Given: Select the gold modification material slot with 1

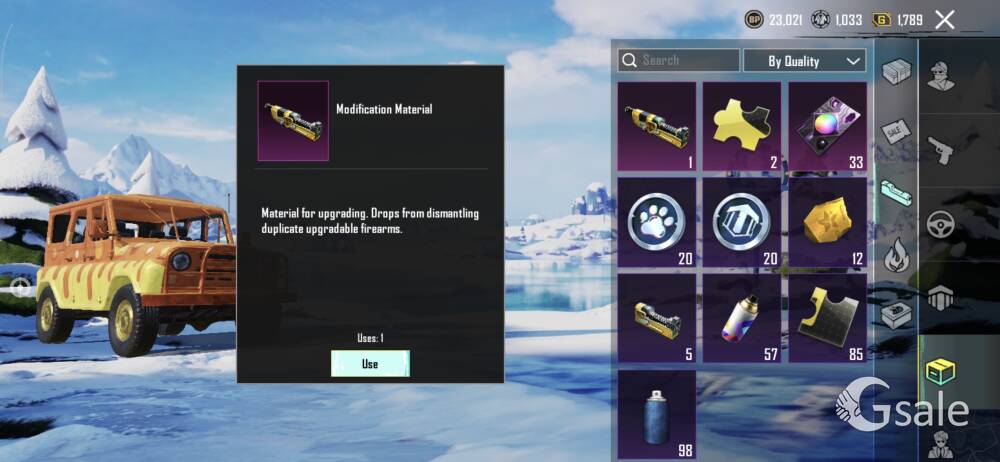Looking at the screenshot, I should click(x=657, y=127).
